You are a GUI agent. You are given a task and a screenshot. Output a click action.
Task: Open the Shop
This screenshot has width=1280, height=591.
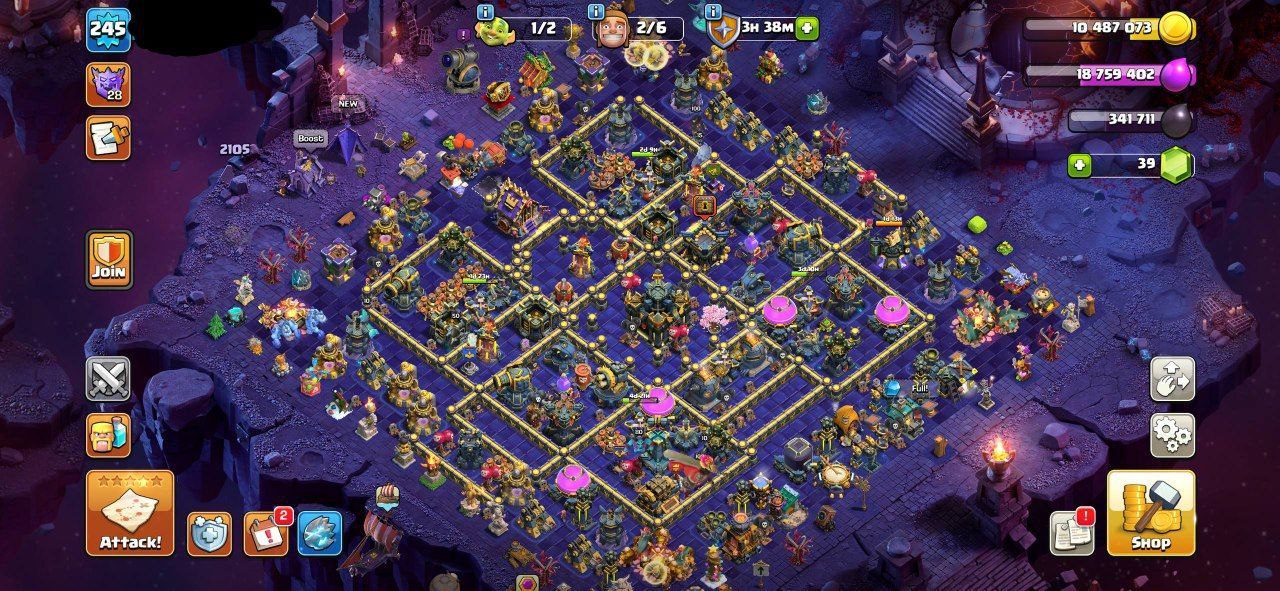1150,513
